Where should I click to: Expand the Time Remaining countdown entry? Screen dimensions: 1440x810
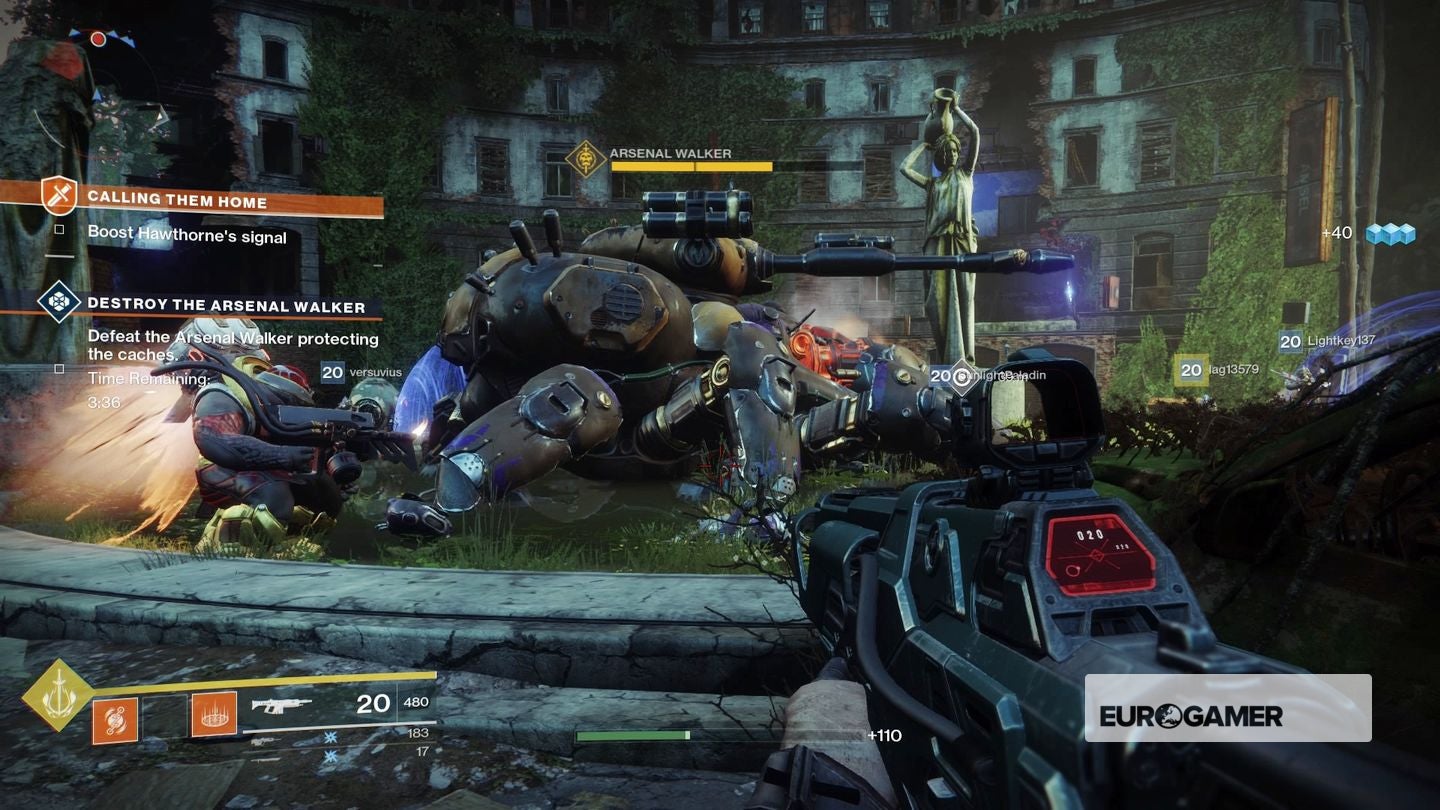coord(146,379)
